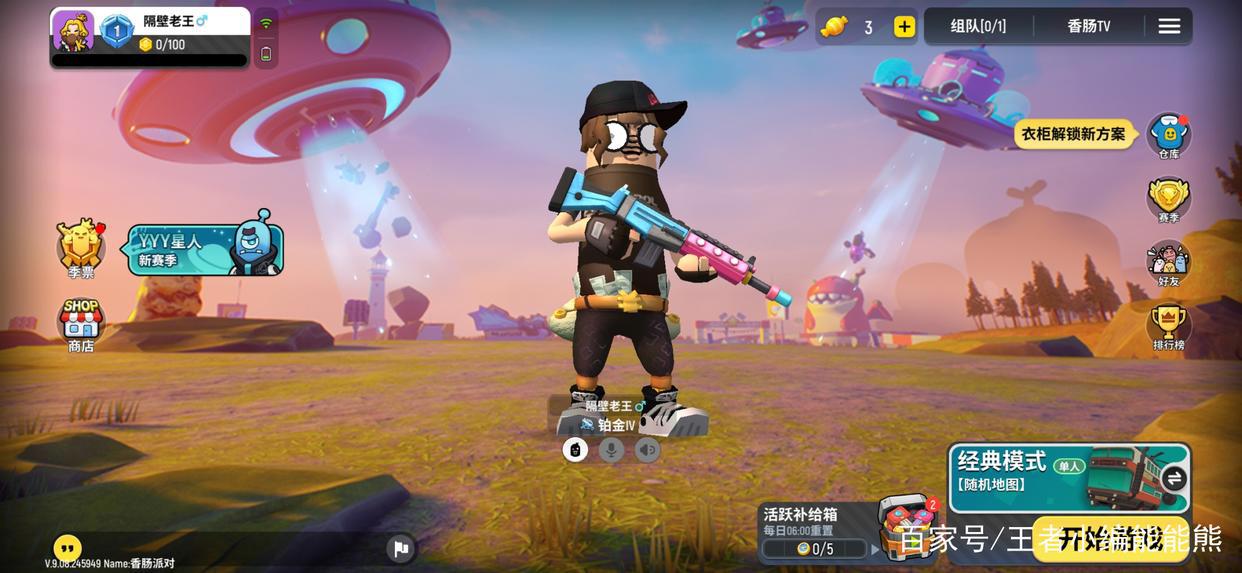The width and height of the screenshot is (1242, 573).
Task: Toggle the microphone under the character
Action: click(611, 450)
